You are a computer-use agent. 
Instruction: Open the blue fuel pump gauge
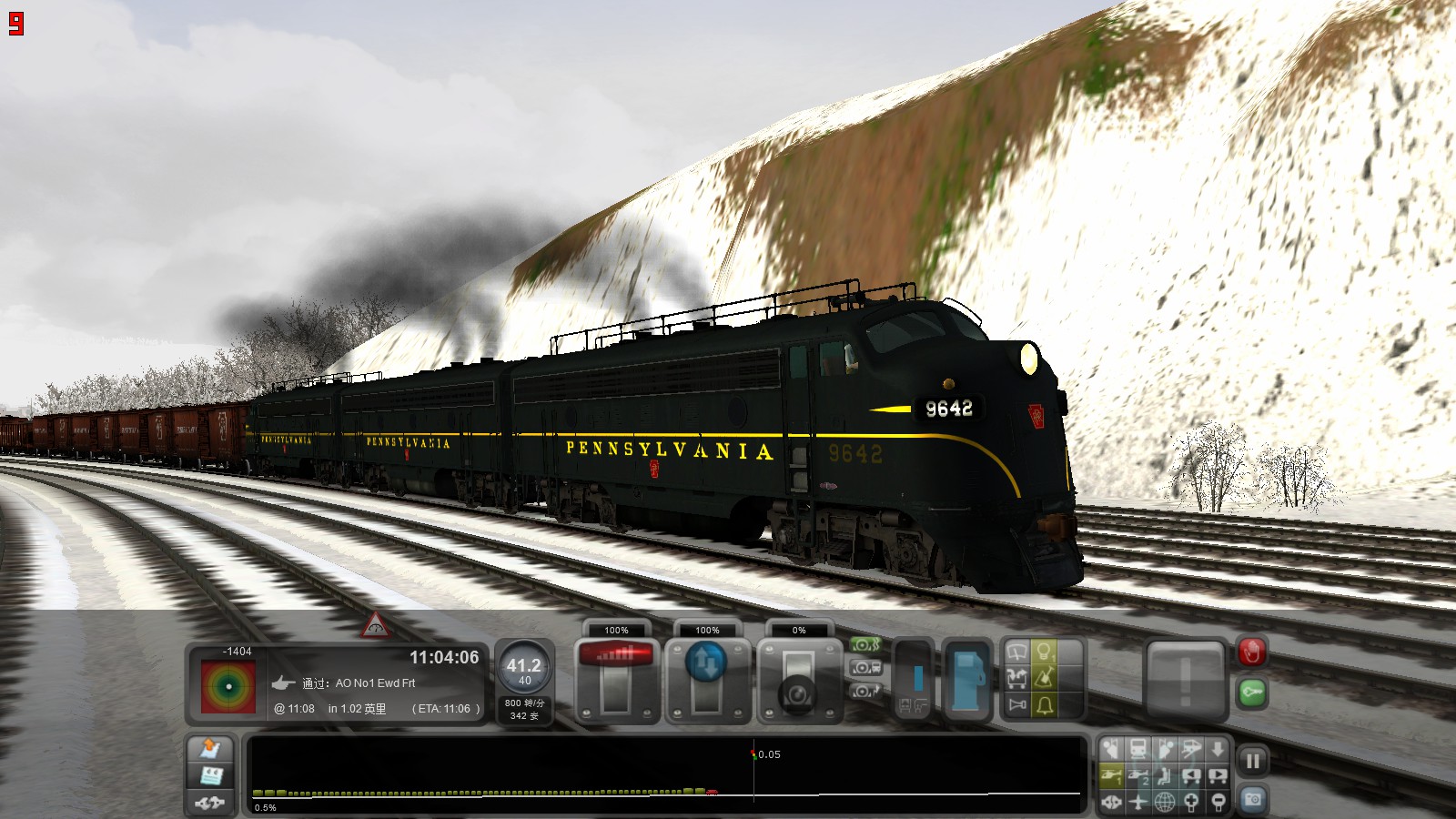point(968,678)
